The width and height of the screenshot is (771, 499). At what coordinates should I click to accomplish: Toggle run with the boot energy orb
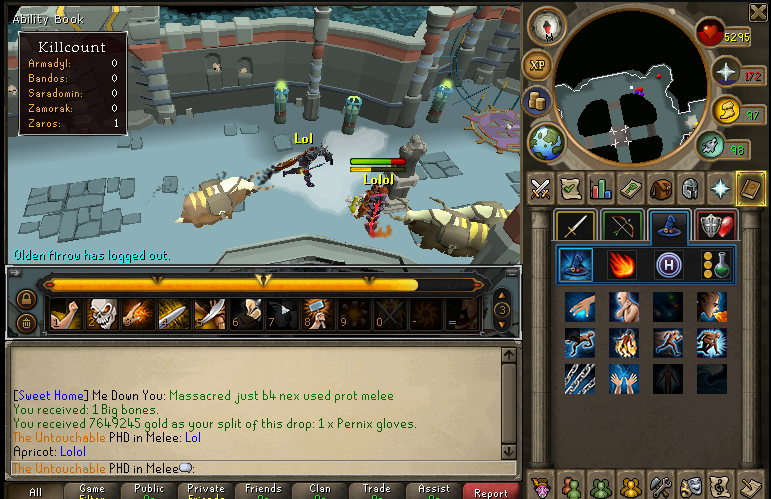click(x=711, y=147)
